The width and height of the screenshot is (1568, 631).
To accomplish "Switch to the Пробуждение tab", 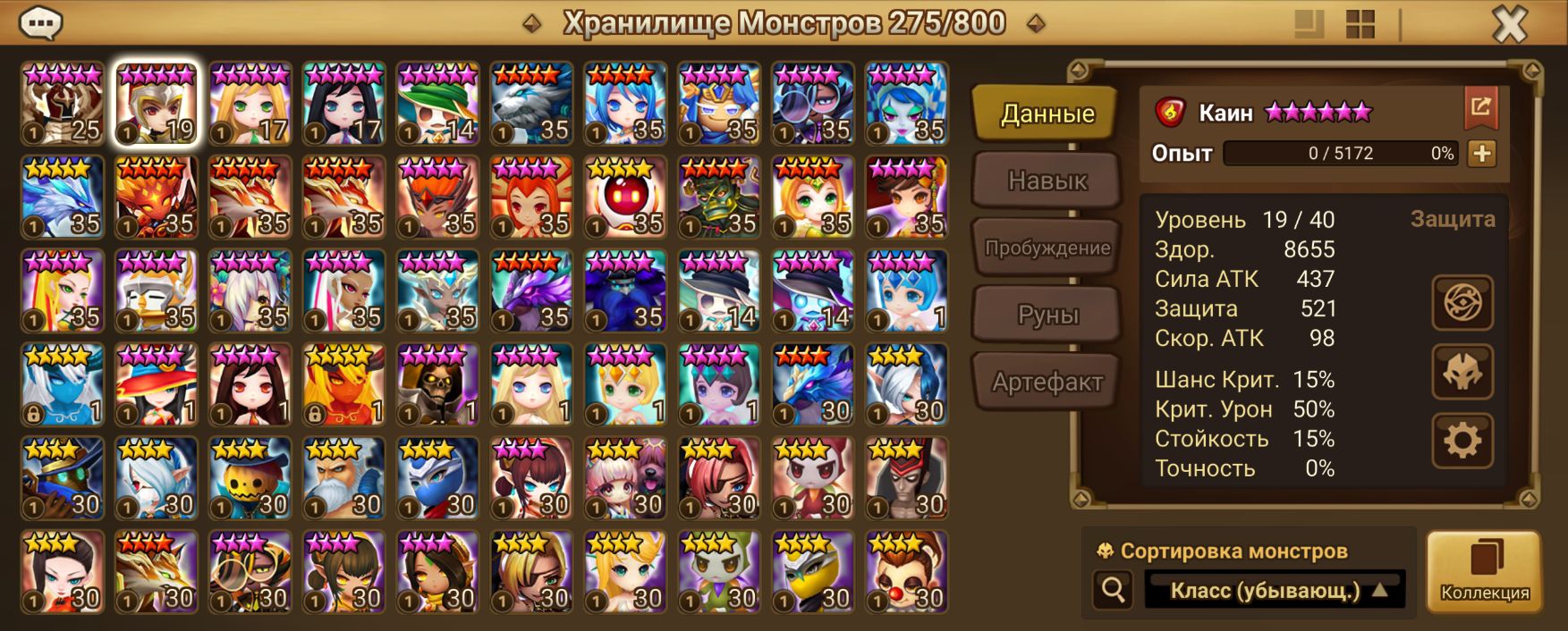I will click(1047, 248).
